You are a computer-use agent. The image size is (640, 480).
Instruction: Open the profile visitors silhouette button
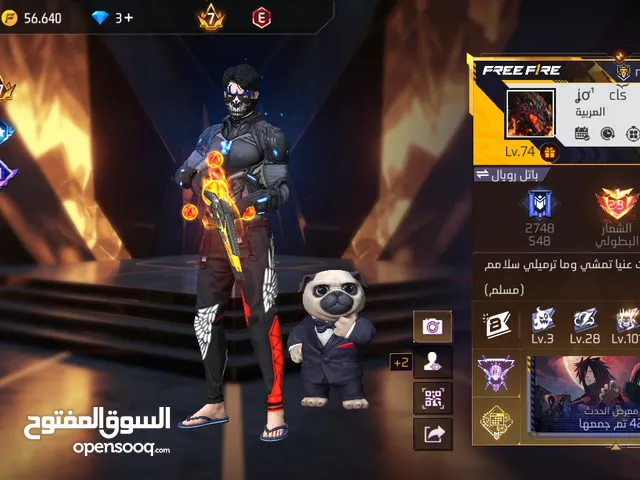click(433, 362)
